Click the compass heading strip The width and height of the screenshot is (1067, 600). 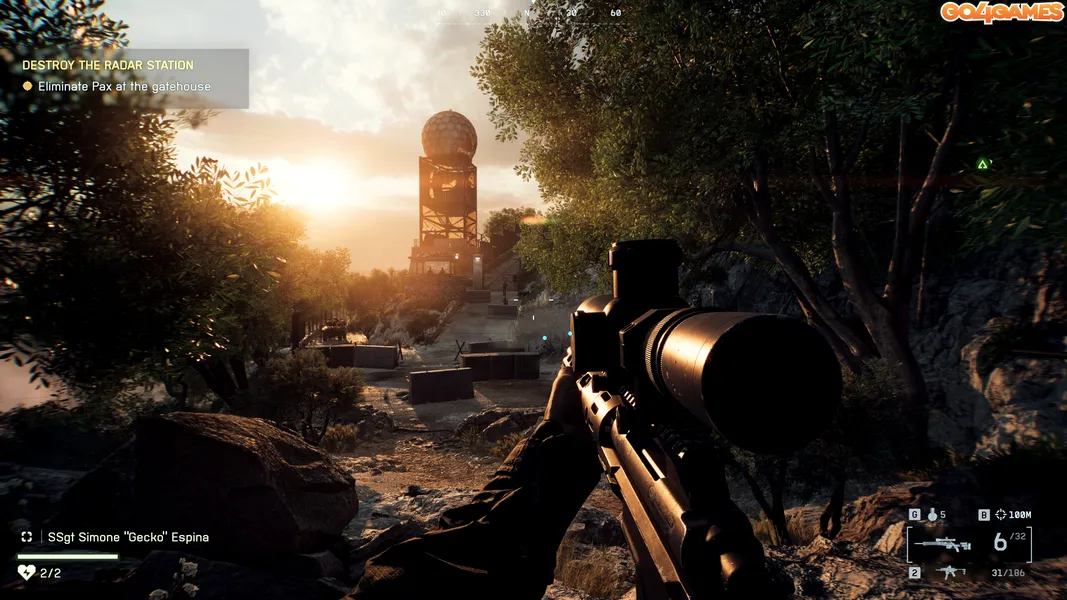(x=530, y=13)
